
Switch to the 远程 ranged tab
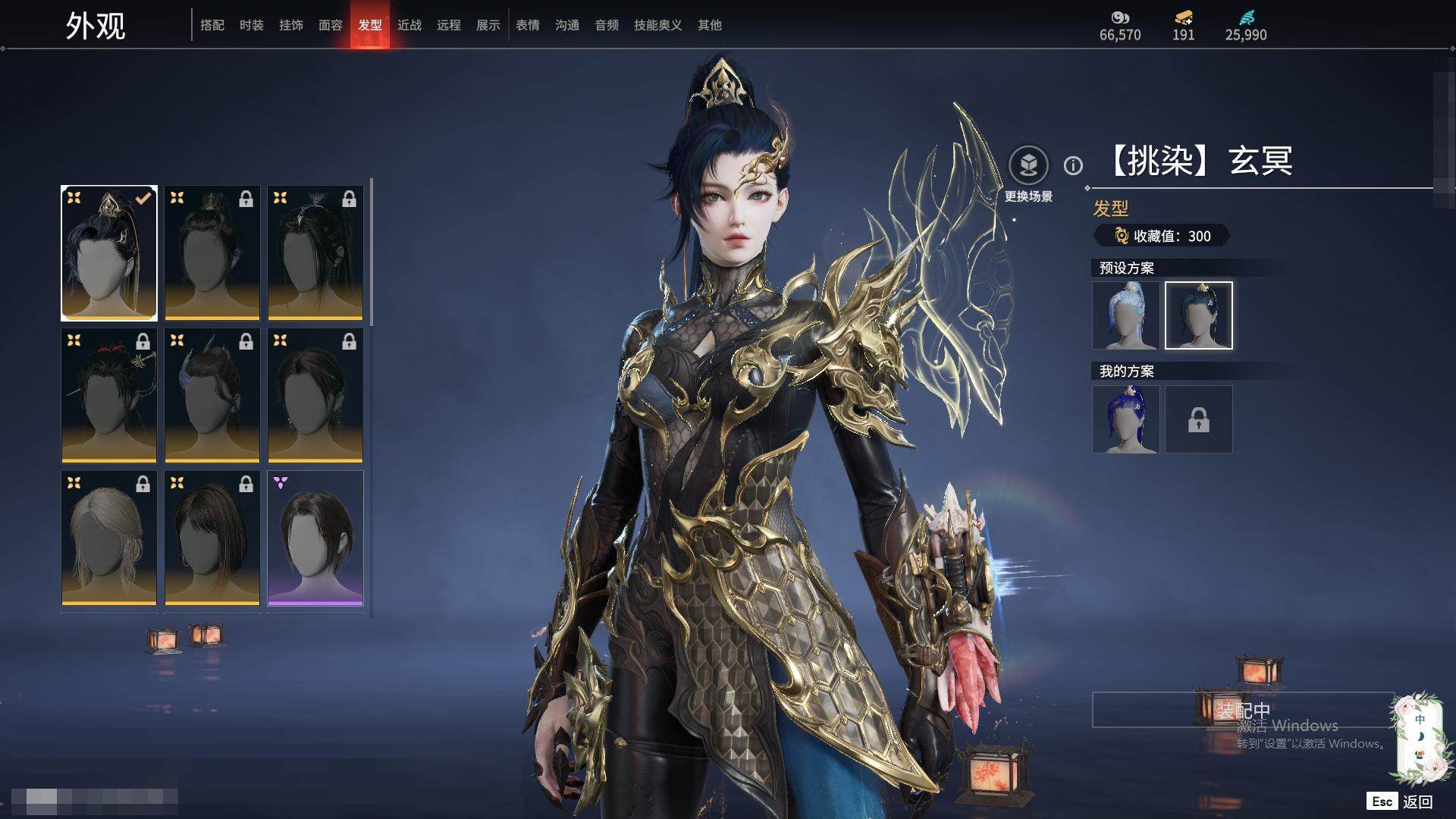[449, 25]
